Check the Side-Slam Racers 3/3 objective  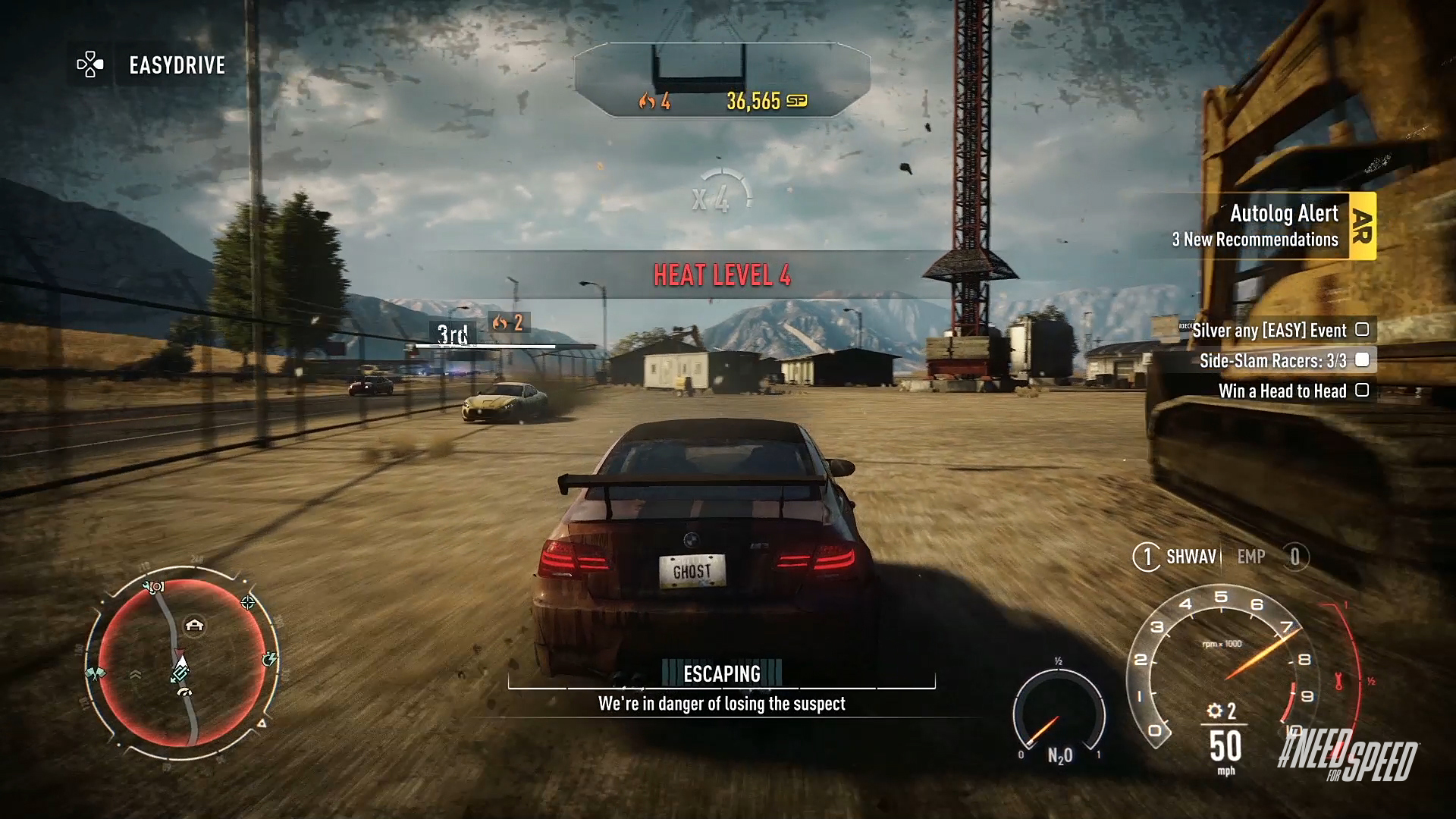(x=1363, y=361)
